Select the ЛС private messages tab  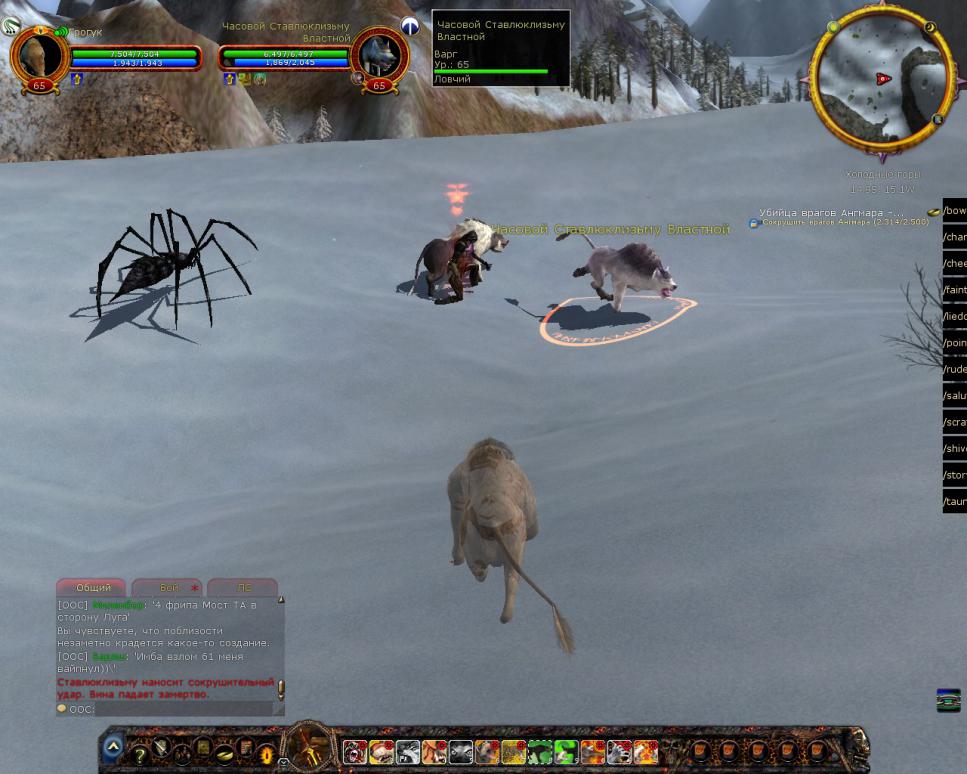pyautogui.click(x=243, y=588)
